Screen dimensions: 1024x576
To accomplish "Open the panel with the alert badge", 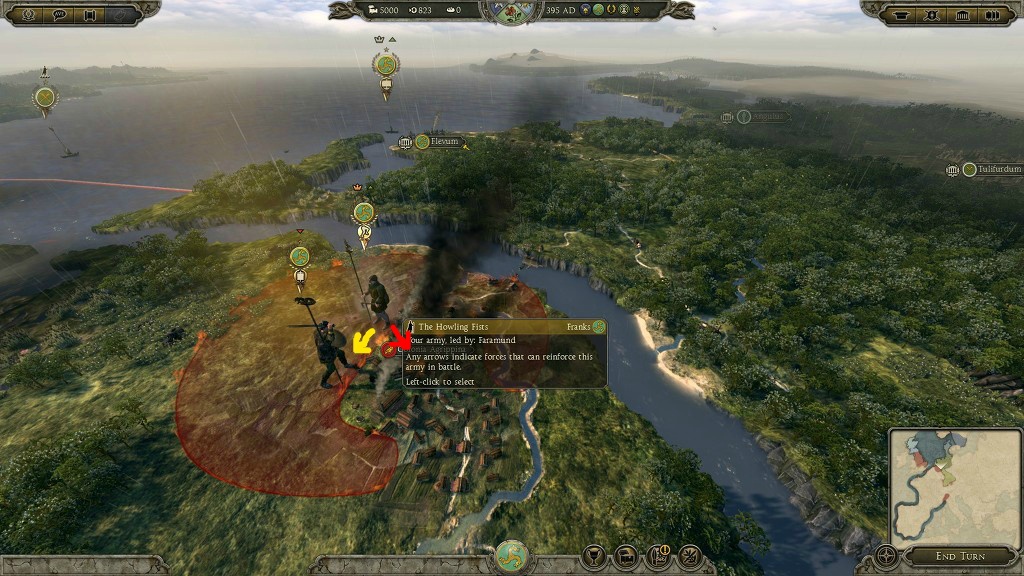I will click(659, 555).
